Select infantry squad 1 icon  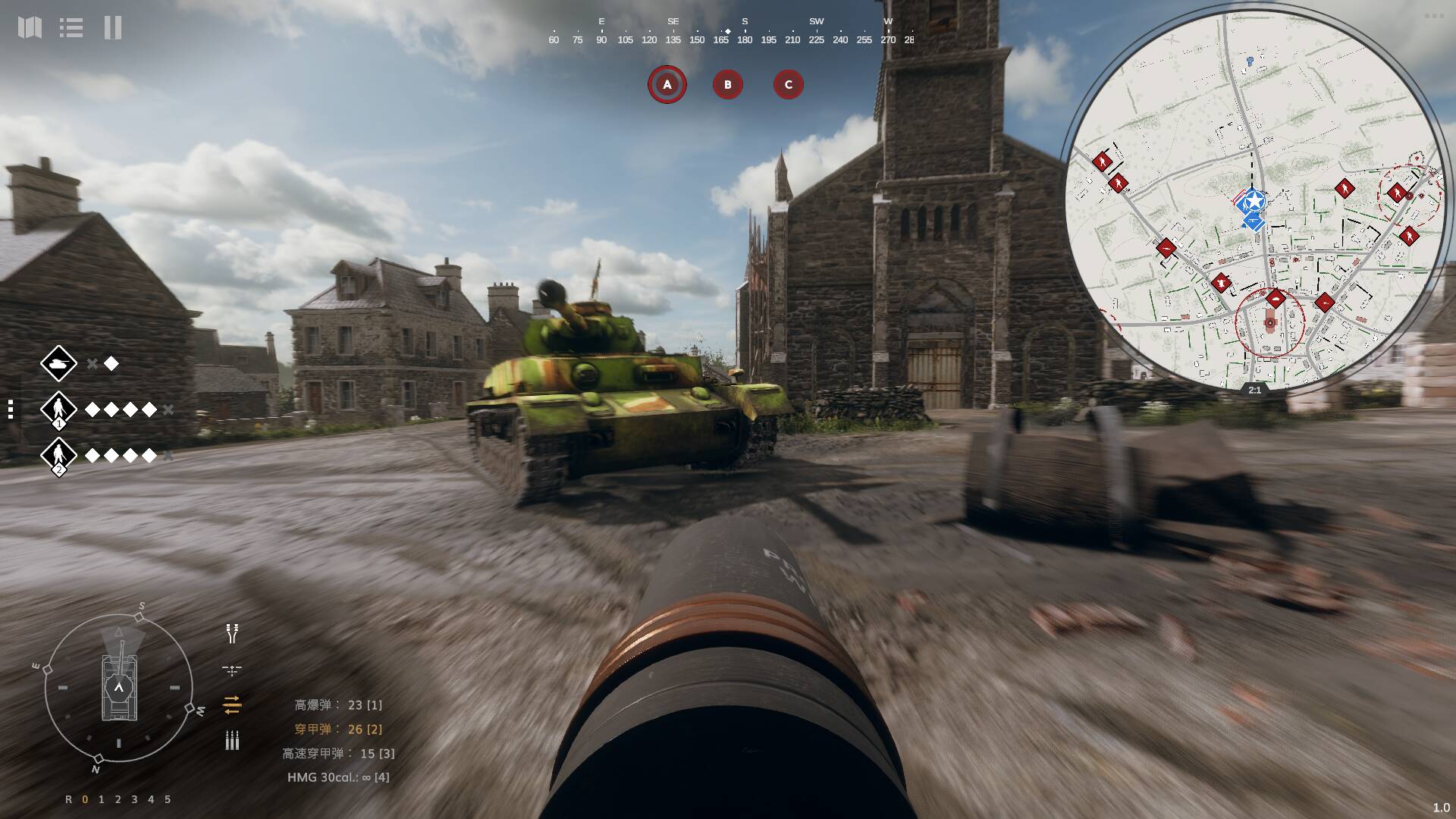click(58, 409)
